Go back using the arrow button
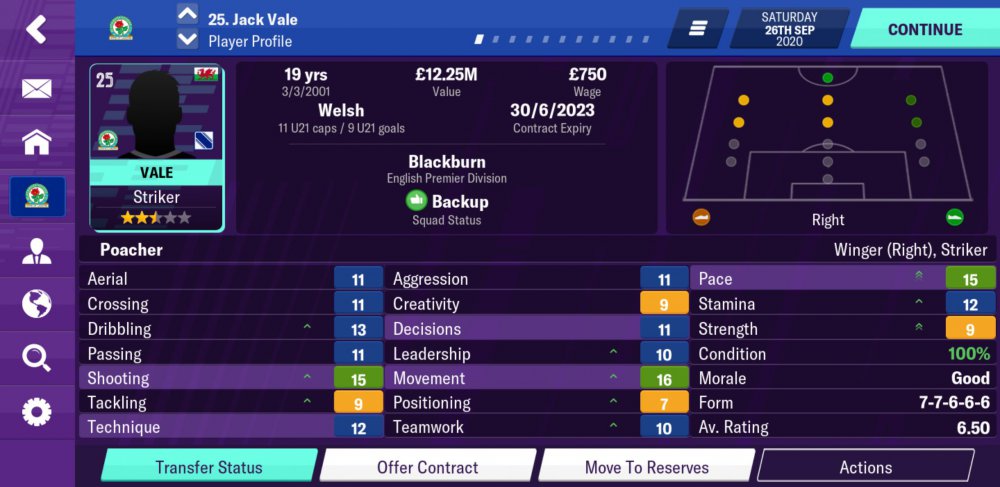The height and width of the screenshot is (487, 1000). click(36, 29)
